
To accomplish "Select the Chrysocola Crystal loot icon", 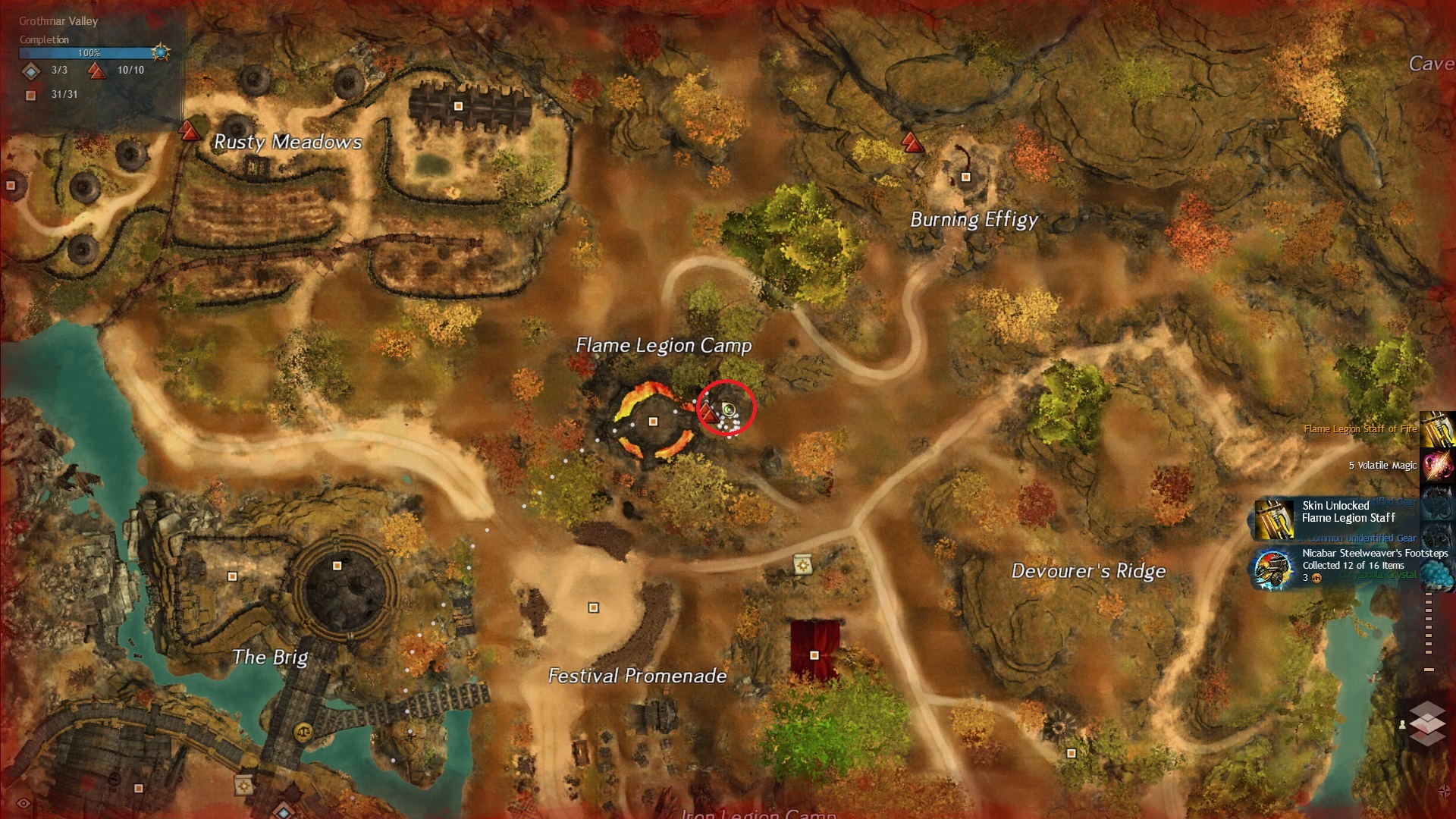I will [x=1438, y=574].
